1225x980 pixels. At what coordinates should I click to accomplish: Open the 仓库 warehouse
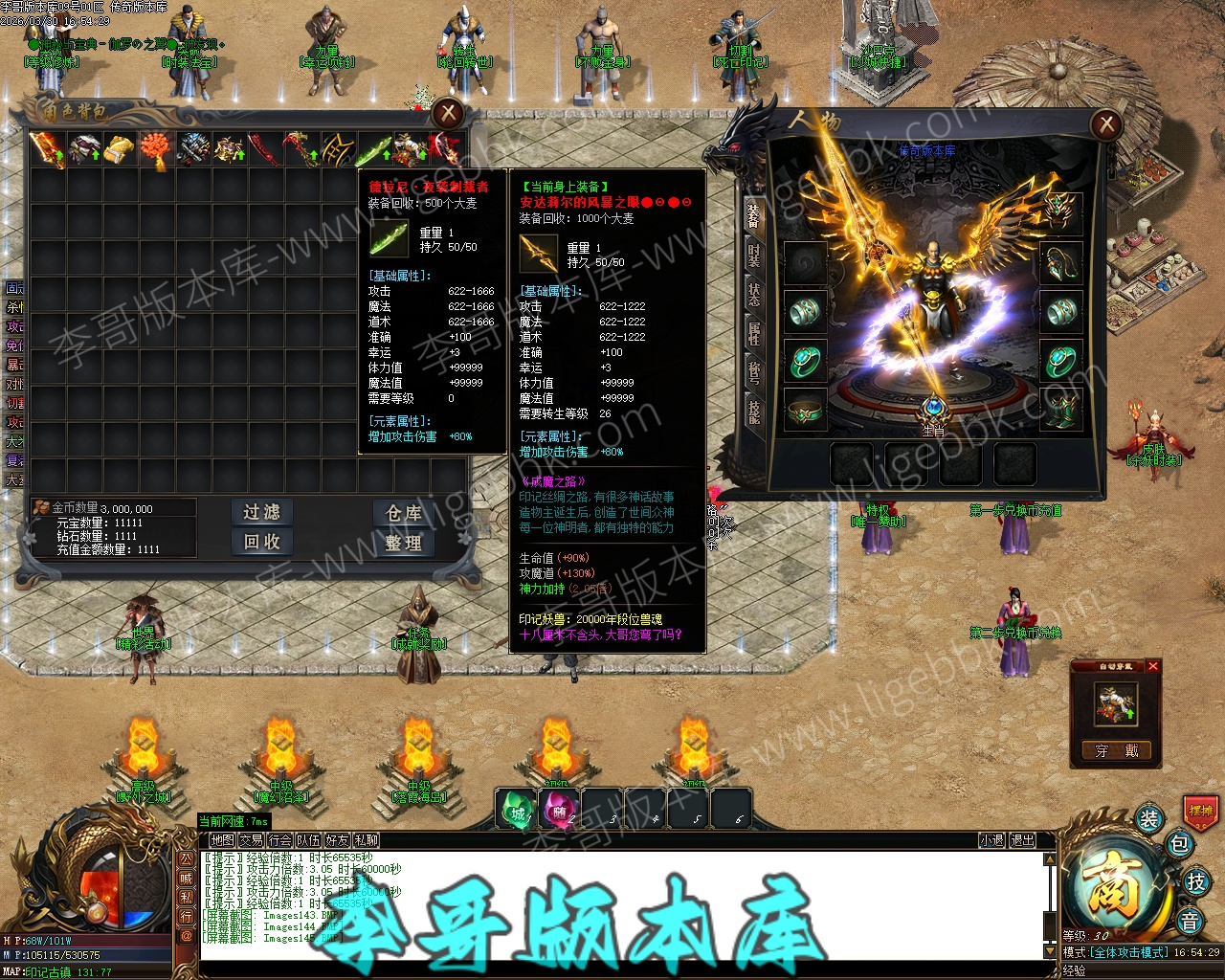[x=404, y=513]
